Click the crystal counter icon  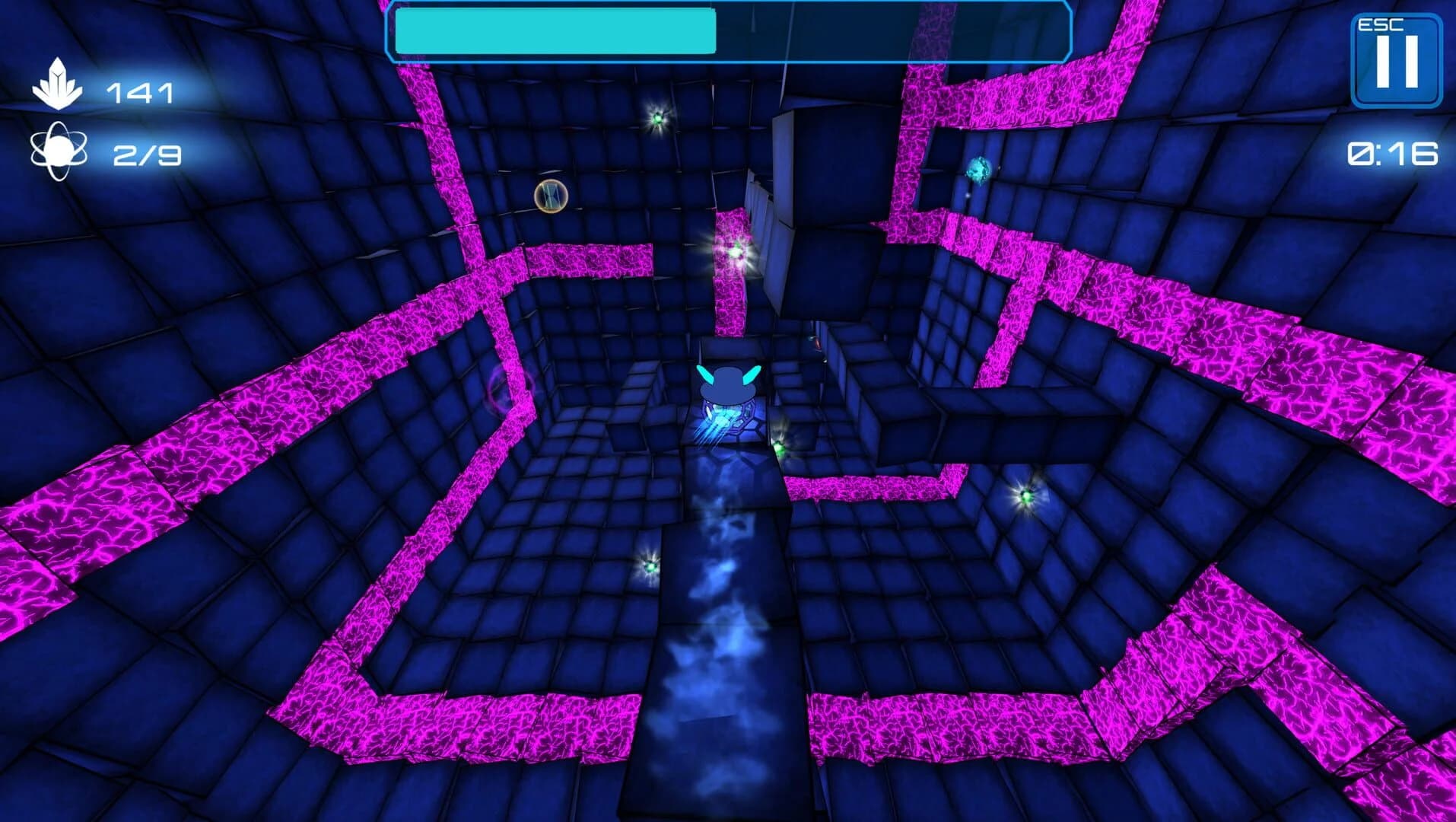pos(59,82)
